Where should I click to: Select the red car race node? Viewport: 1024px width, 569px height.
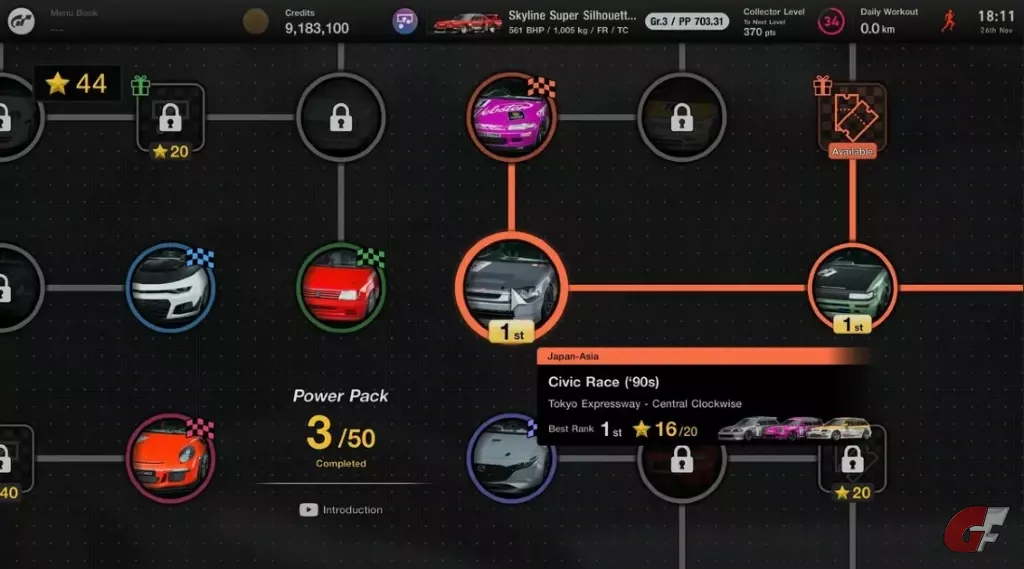pos(341,287)
